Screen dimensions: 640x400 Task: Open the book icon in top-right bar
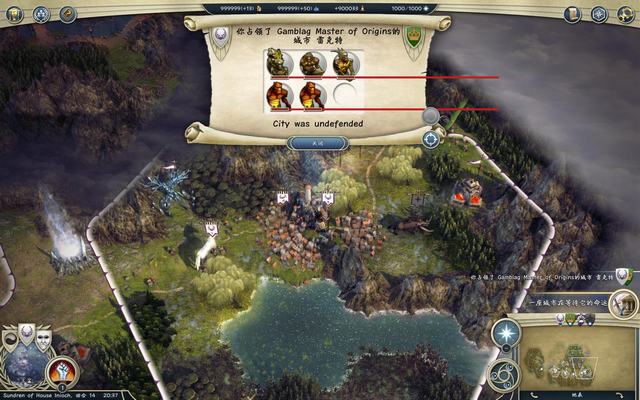point(571,14)
